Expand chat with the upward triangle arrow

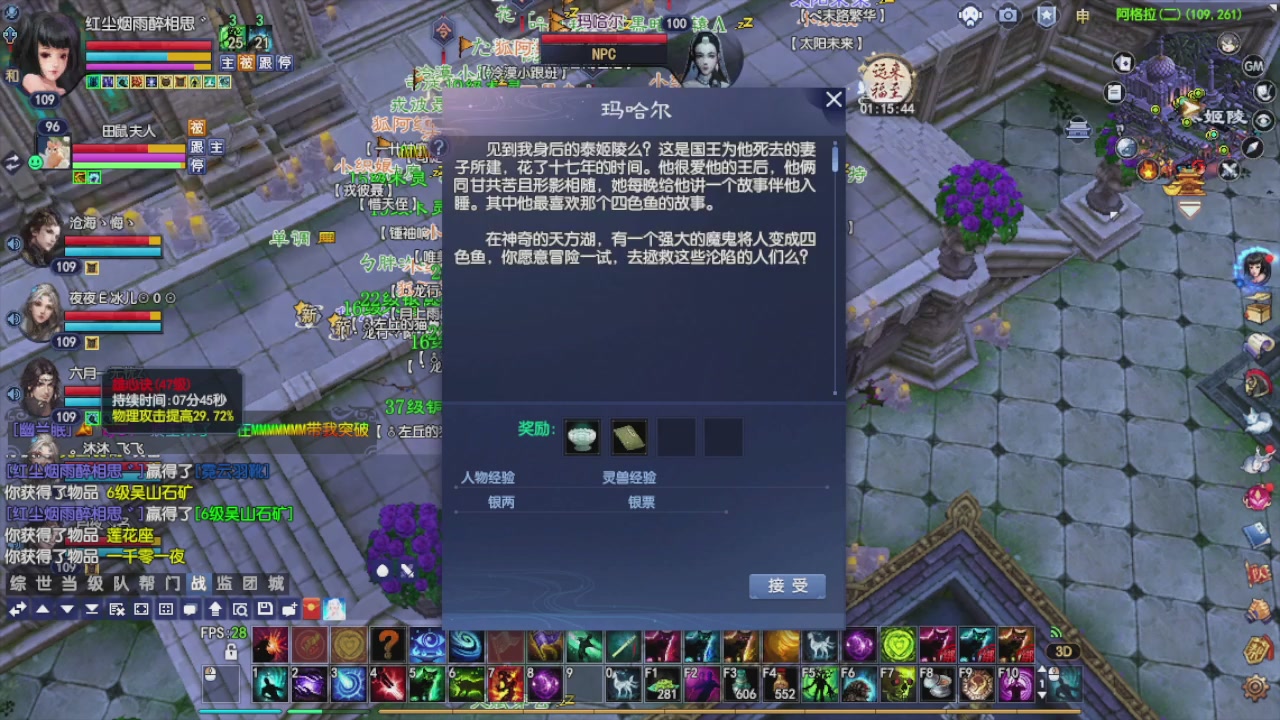coord(44,609)
